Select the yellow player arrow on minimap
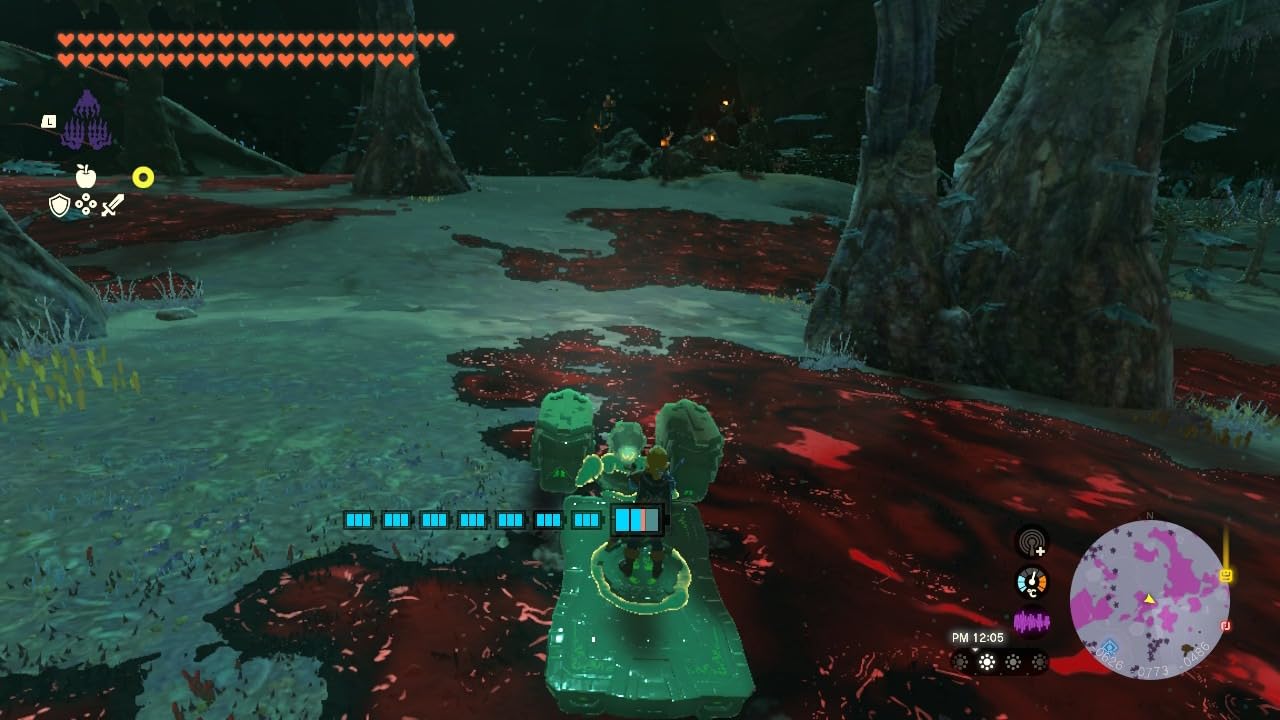This screenshot has width=1280, height=720. [1149, 599]
